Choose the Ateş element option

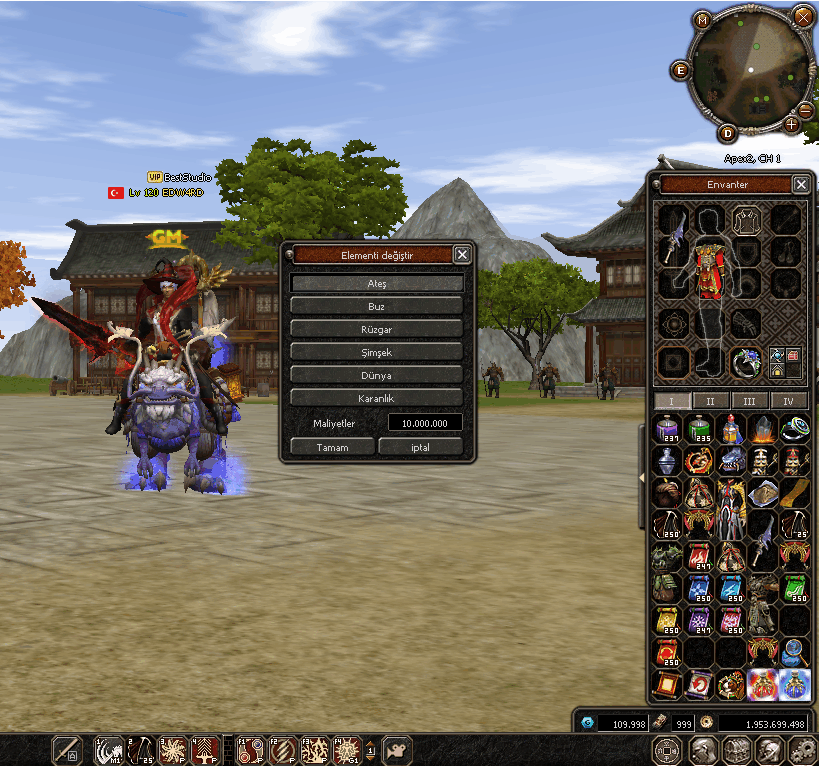pyautogui.click(x=377, y=284)
